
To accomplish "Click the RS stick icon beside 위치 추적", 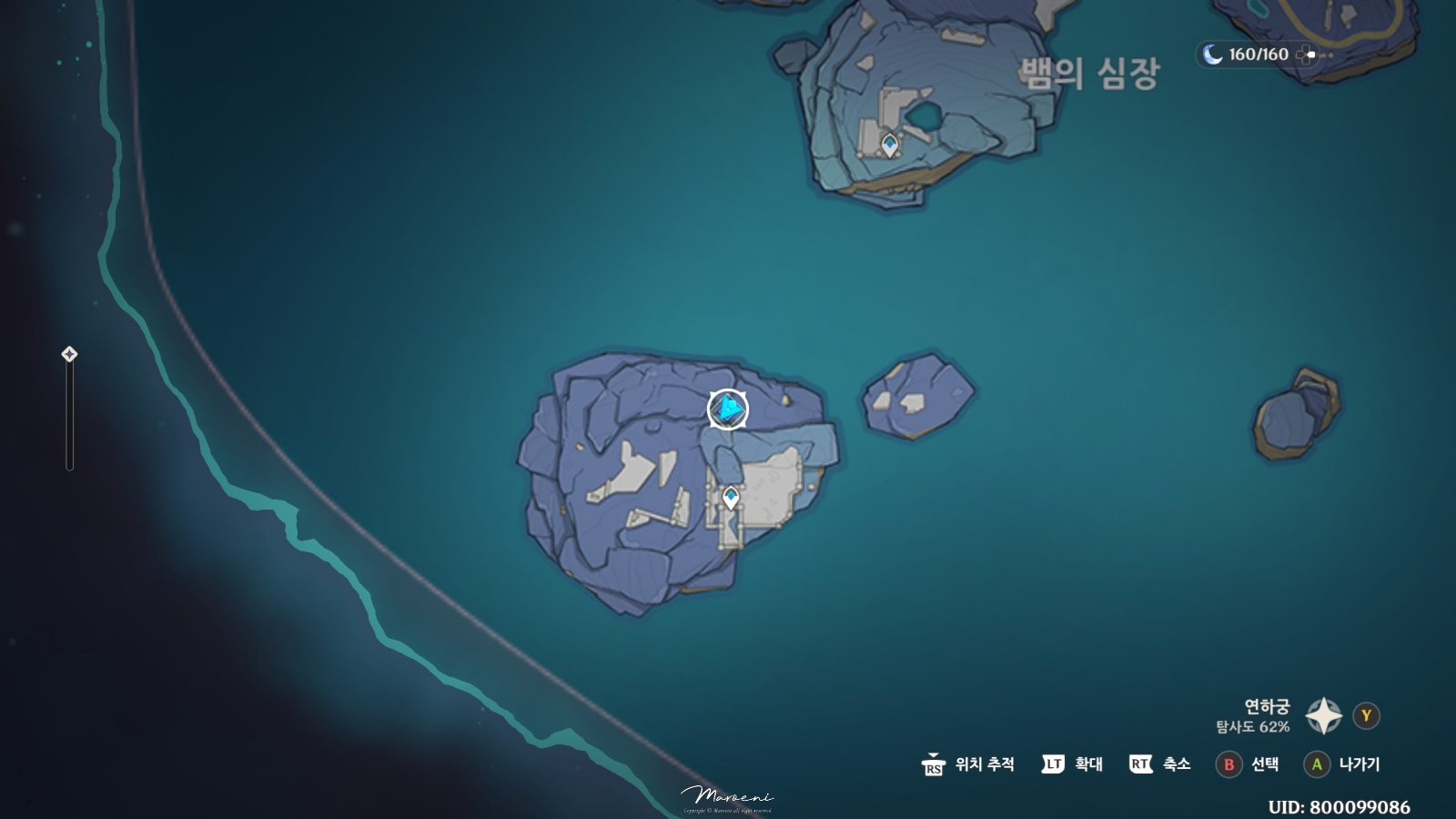I will click(934, 764).
